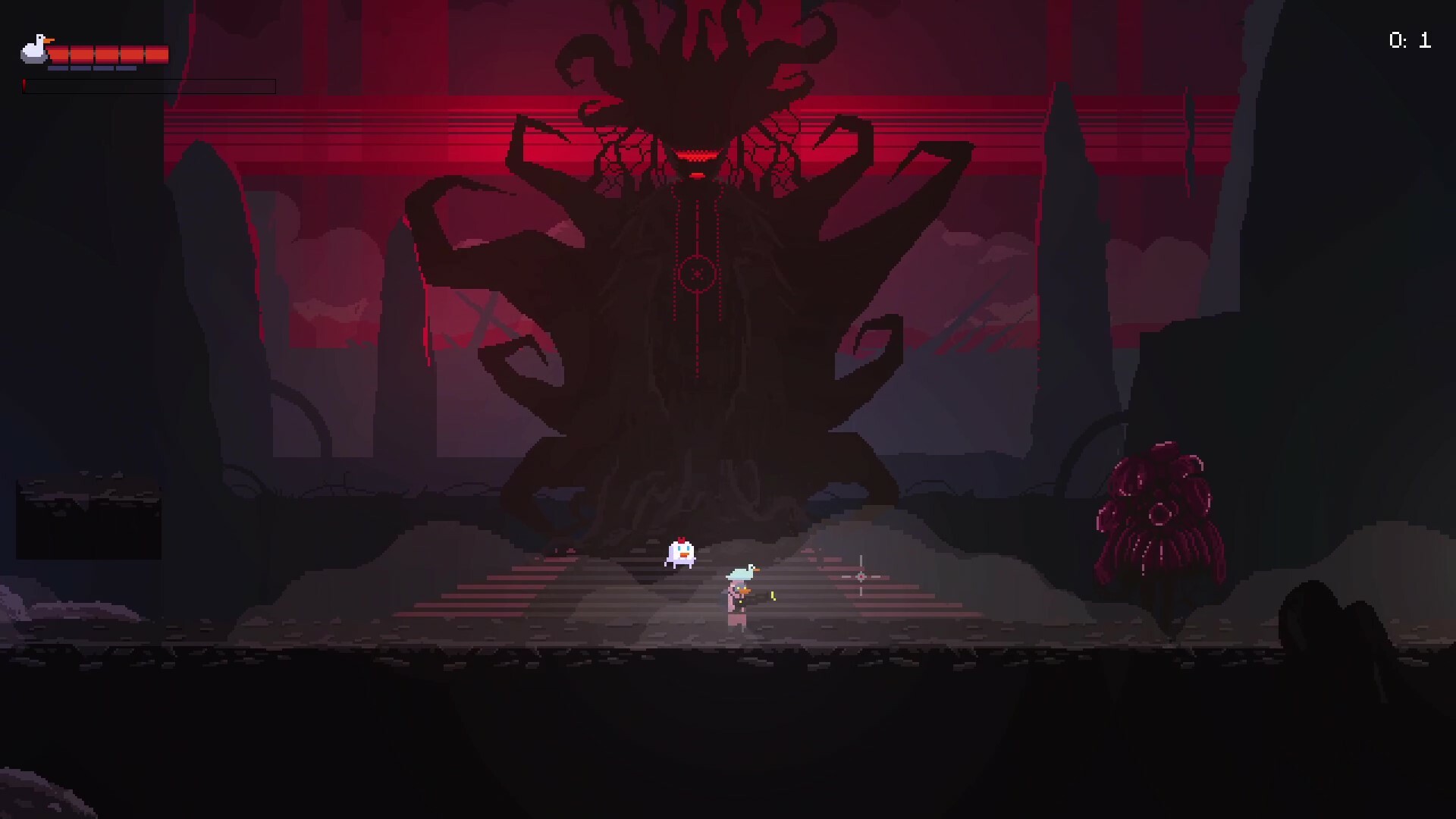This screenshot has height=819, width=1456.
Task: Click the last red health segment
Action: tap(156, 53)
